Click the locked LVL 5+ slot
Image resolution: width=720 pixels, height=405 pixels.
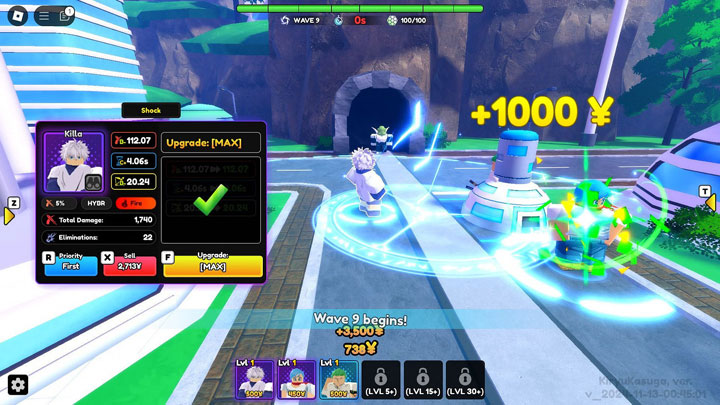[x=381, y=380]
